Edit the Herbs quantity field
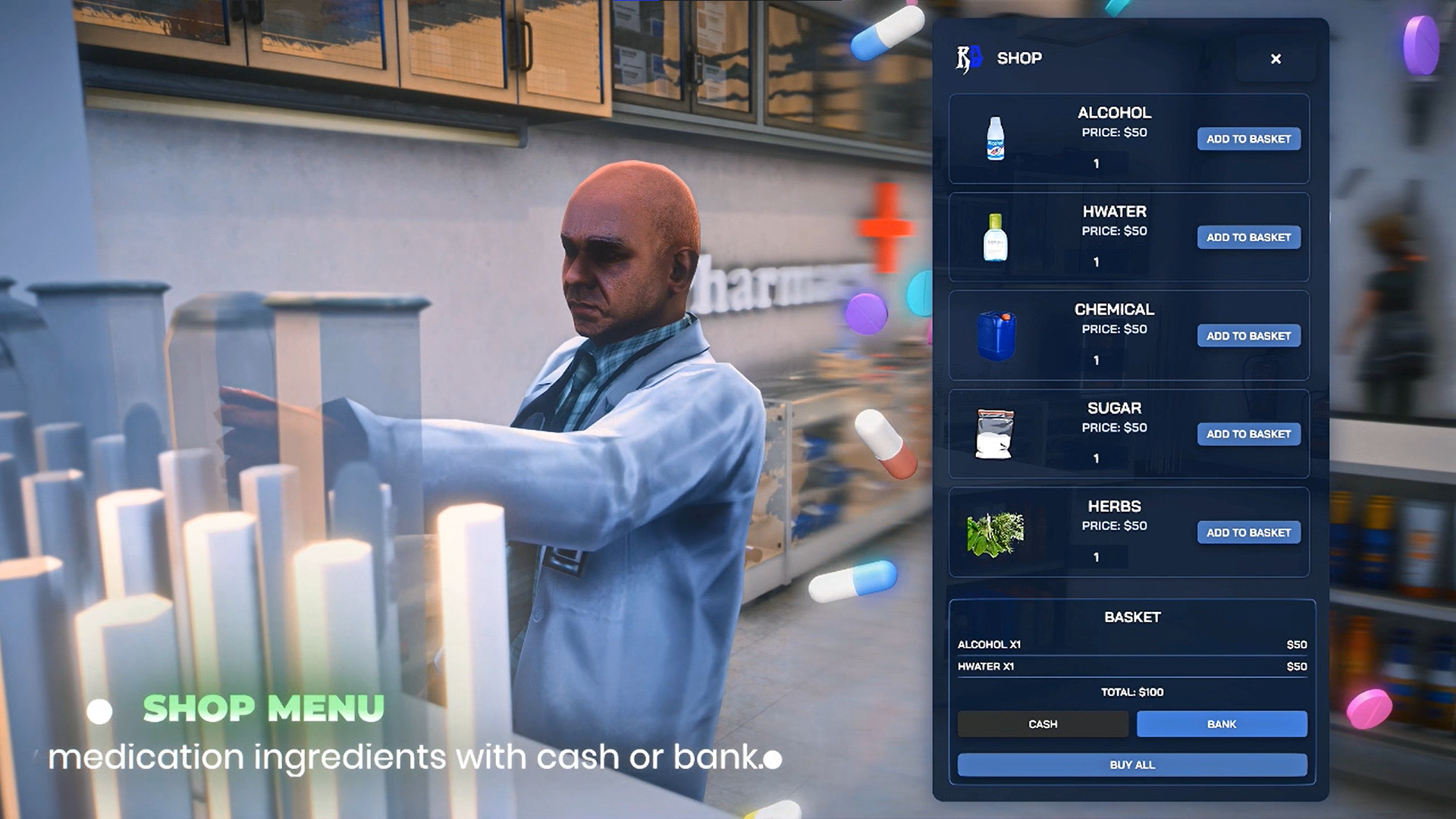 1097,557
